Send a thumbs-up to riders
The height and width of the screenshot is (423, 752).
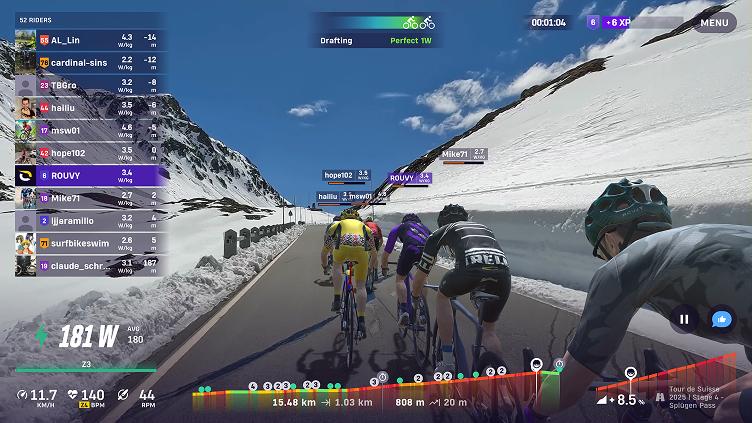(x=721, y=320)
